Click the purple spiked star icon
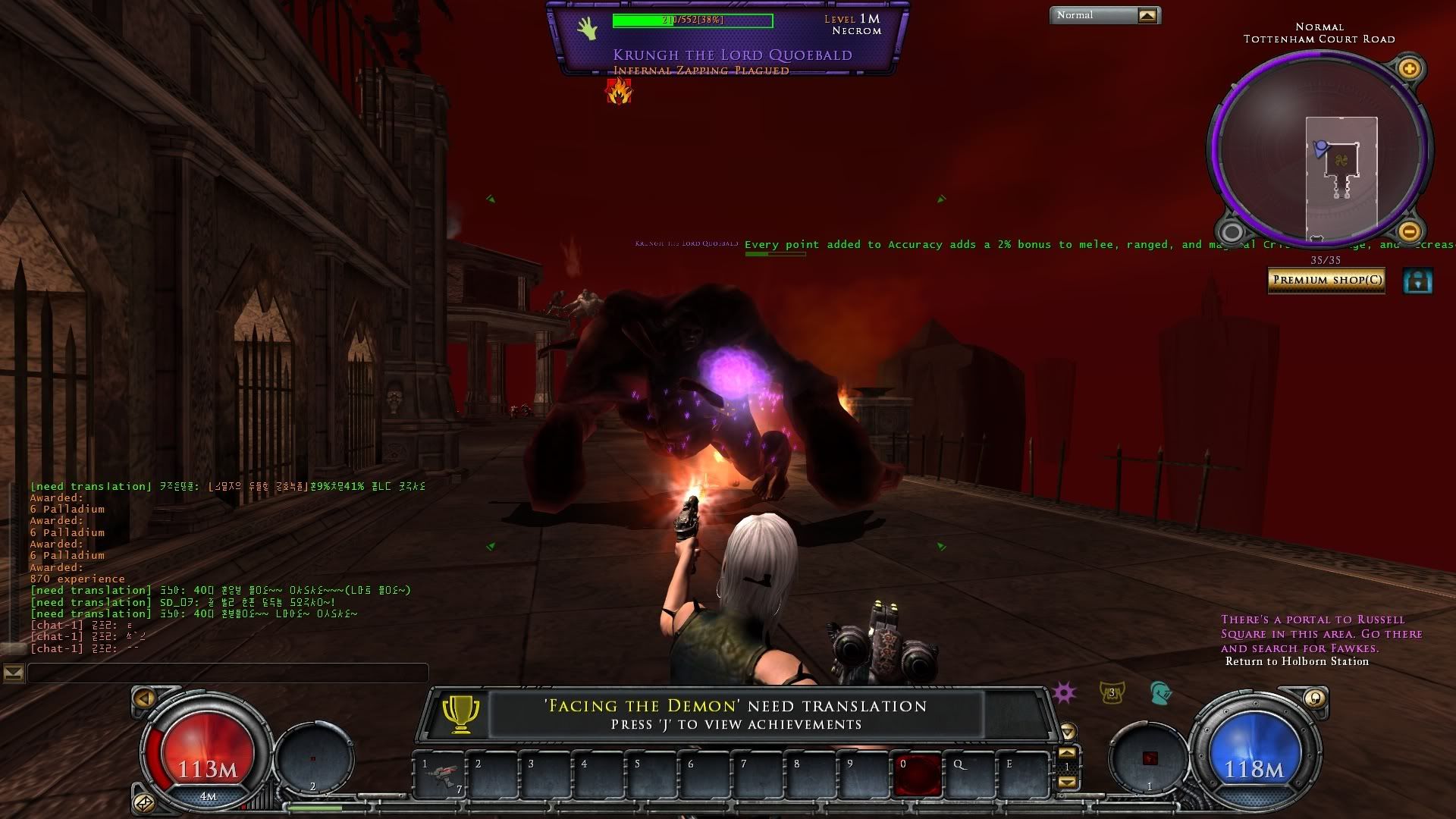Image resolution: width=1456 pixels, height=819 pixels. (1064, 692)
